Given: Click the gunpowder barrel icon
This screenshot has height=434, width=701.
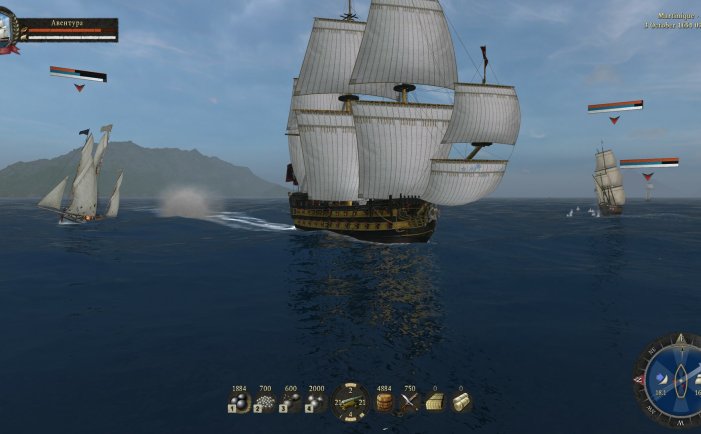Looking at the screenshot, I should (384, 402).
